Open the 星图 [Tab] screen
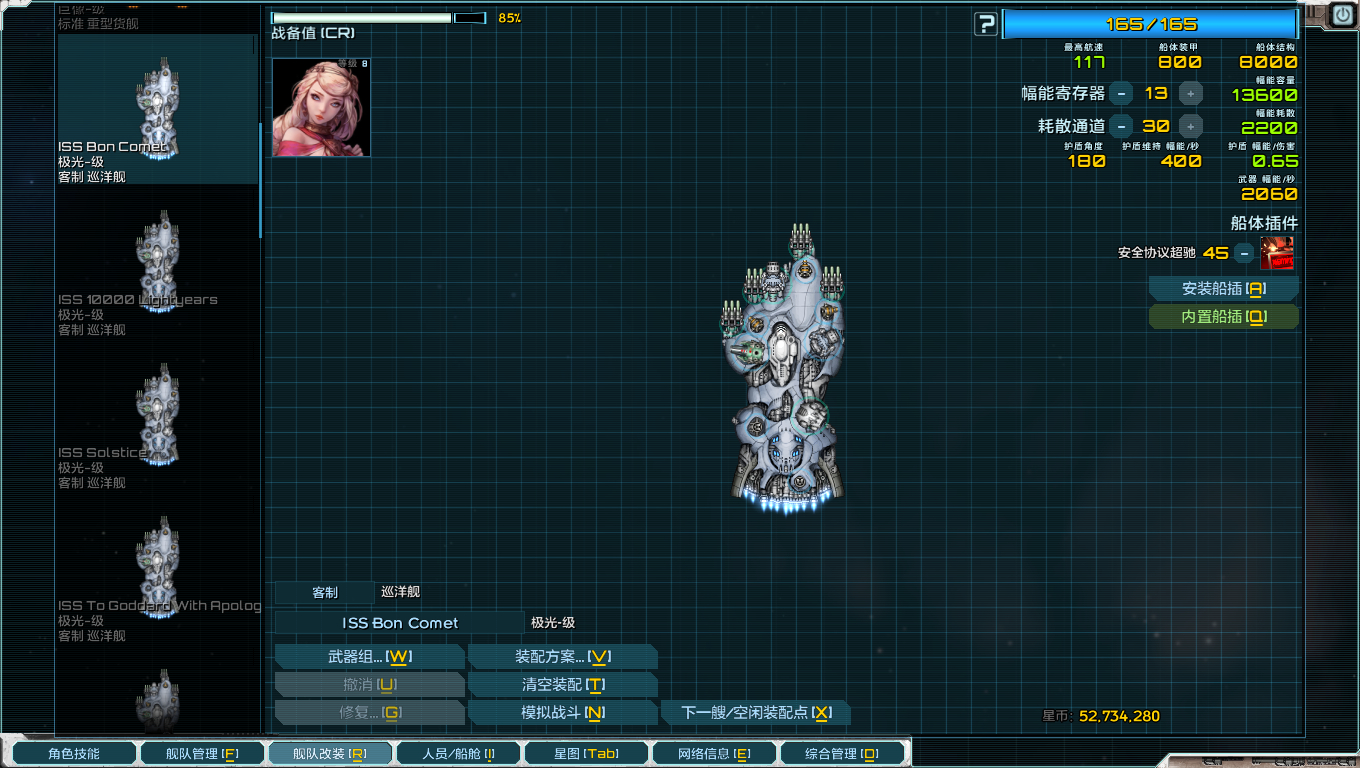The height and width of the screenshot is (768, 1360). pos(586,753)
